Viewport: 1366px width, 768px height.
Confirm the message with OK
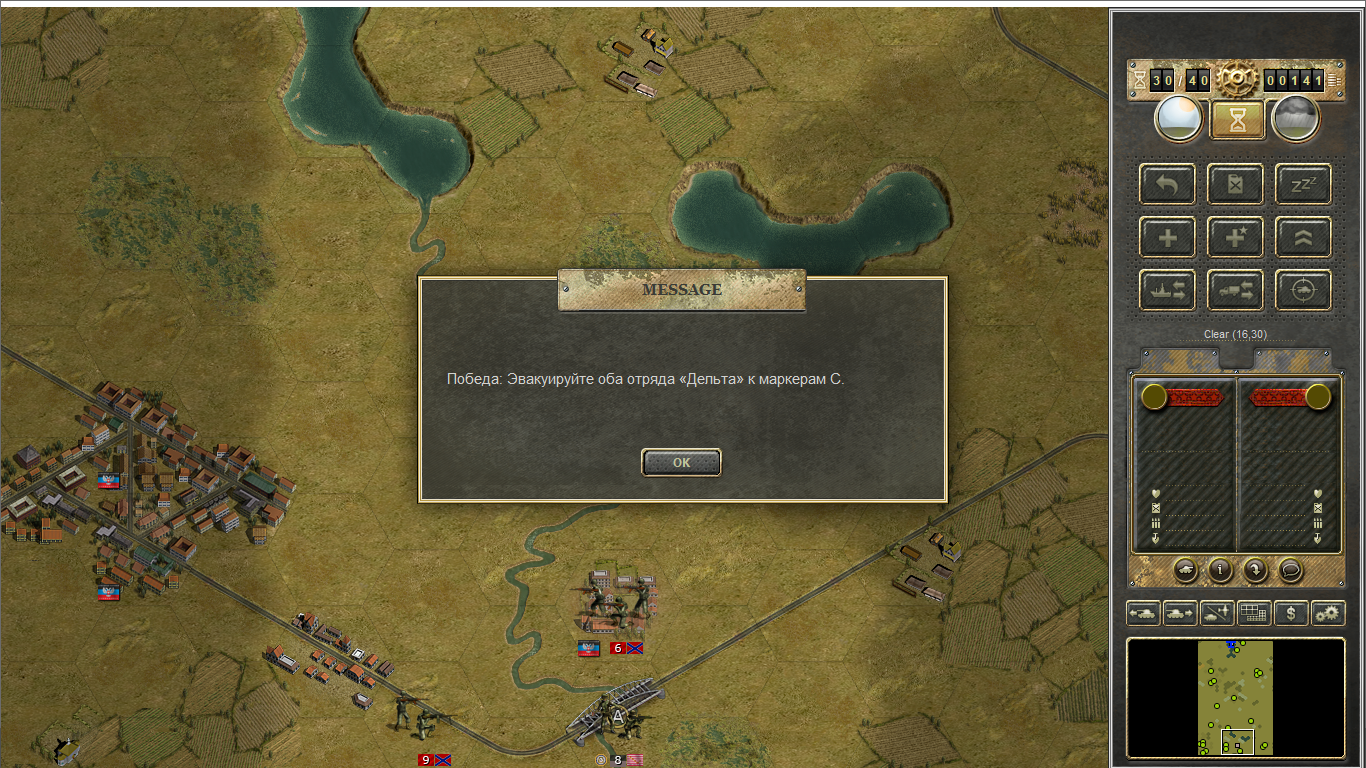pyautogui.click(x=681, y=462)
